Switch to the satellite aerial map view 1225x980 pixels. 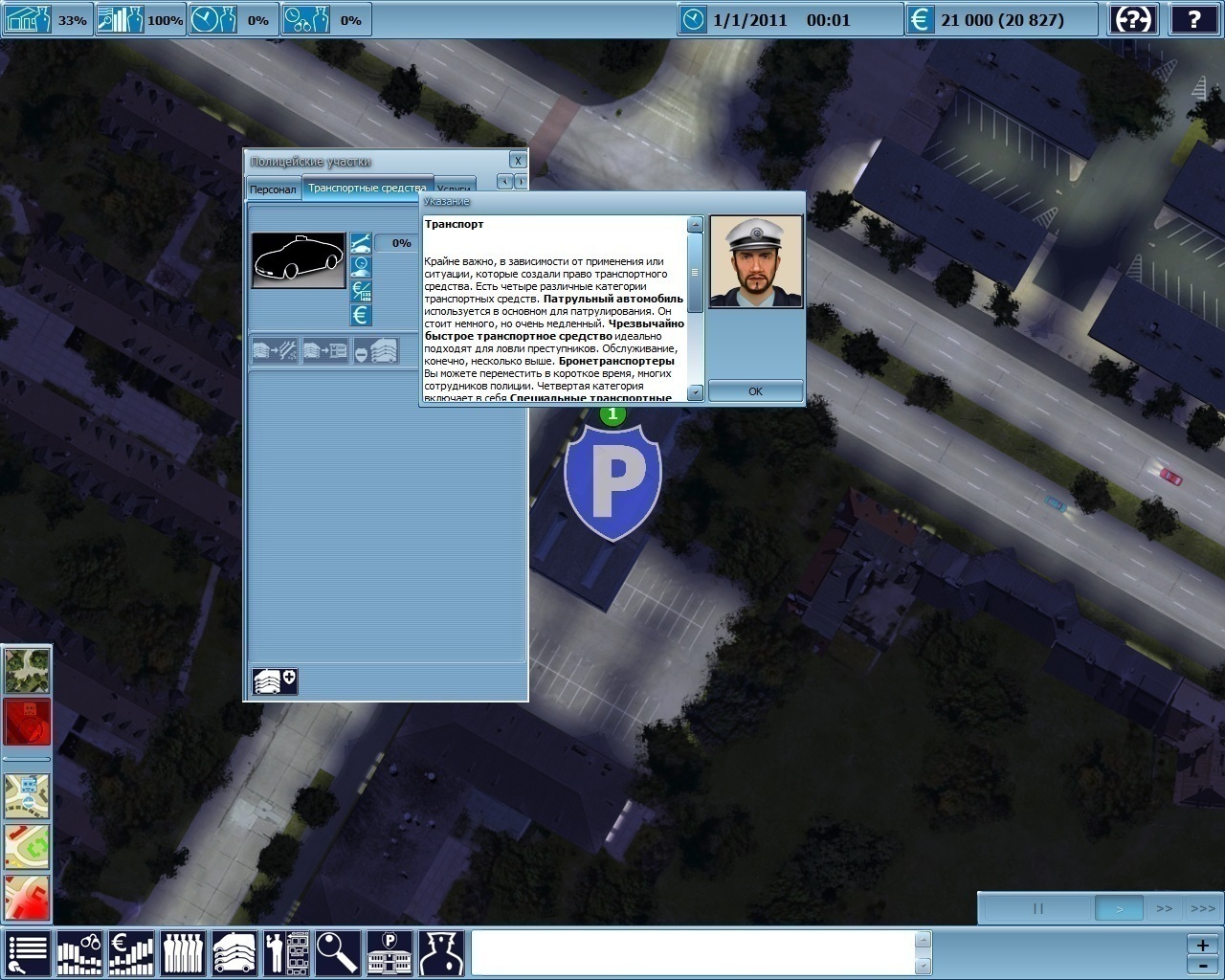click(x=27, y=670)
